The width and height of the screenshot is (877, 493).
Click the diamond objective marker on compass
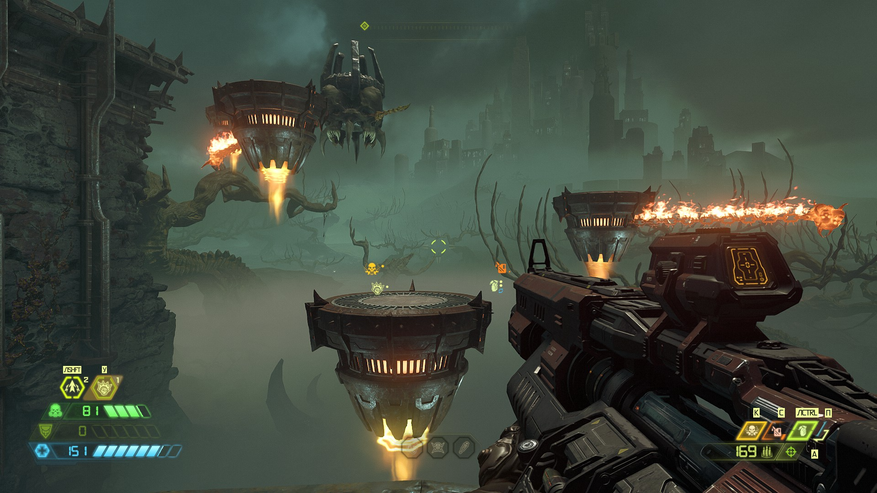365,26
